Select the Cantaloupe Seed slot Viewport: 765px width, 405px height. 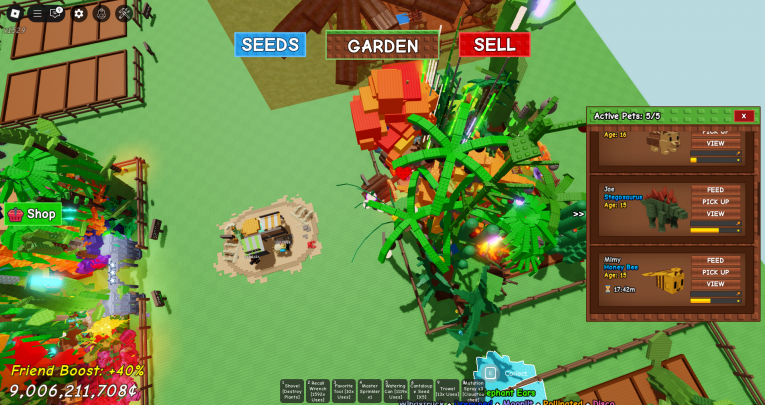pos(422,391)
